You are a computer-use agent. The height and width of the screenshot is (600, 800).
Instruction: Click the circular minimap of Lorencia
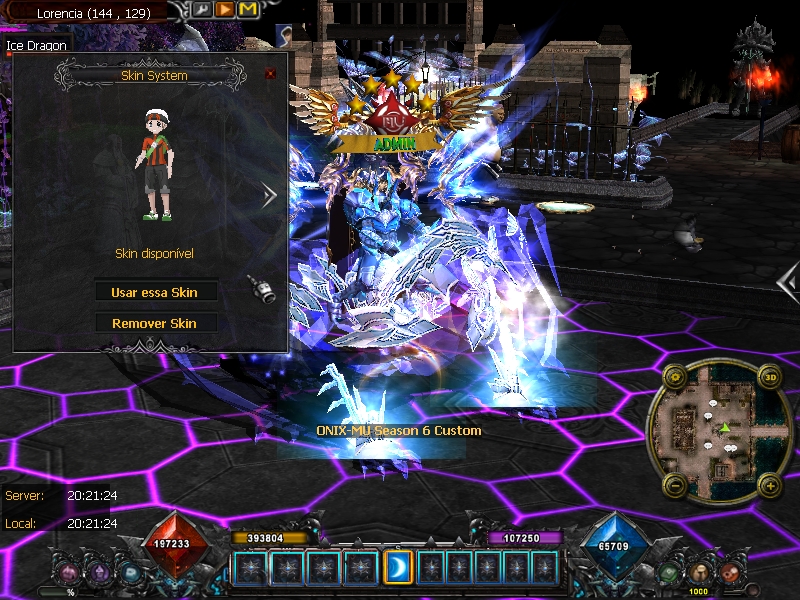tap(720, 432)
